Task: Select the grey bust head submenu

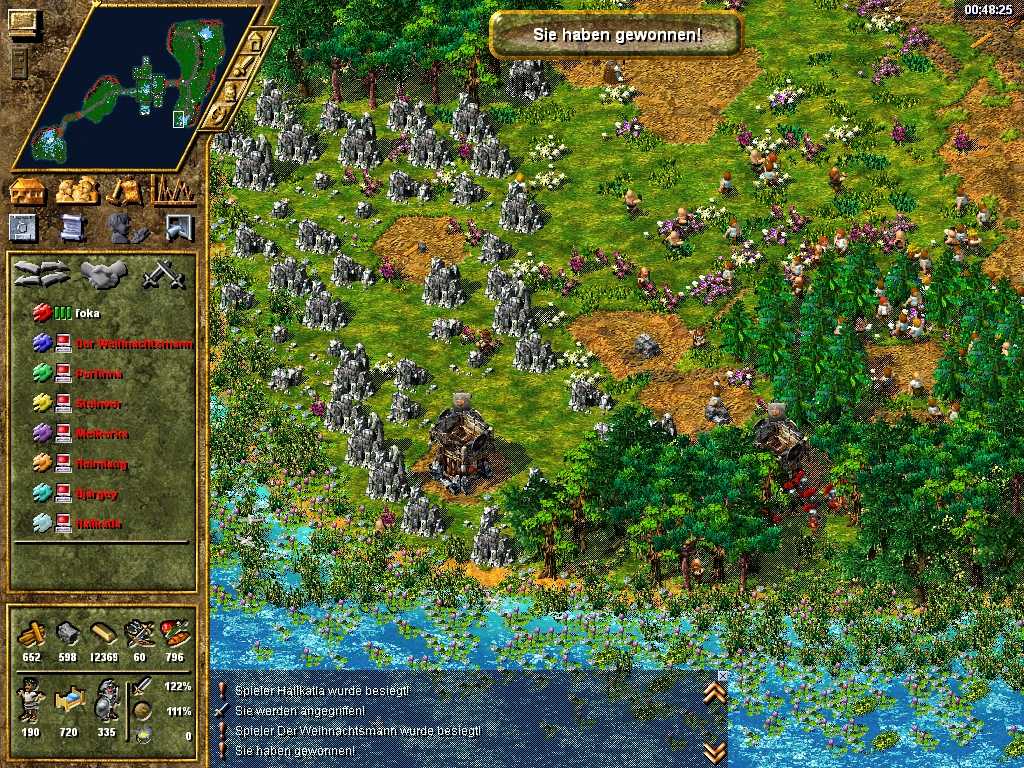Action: point(126,228)
